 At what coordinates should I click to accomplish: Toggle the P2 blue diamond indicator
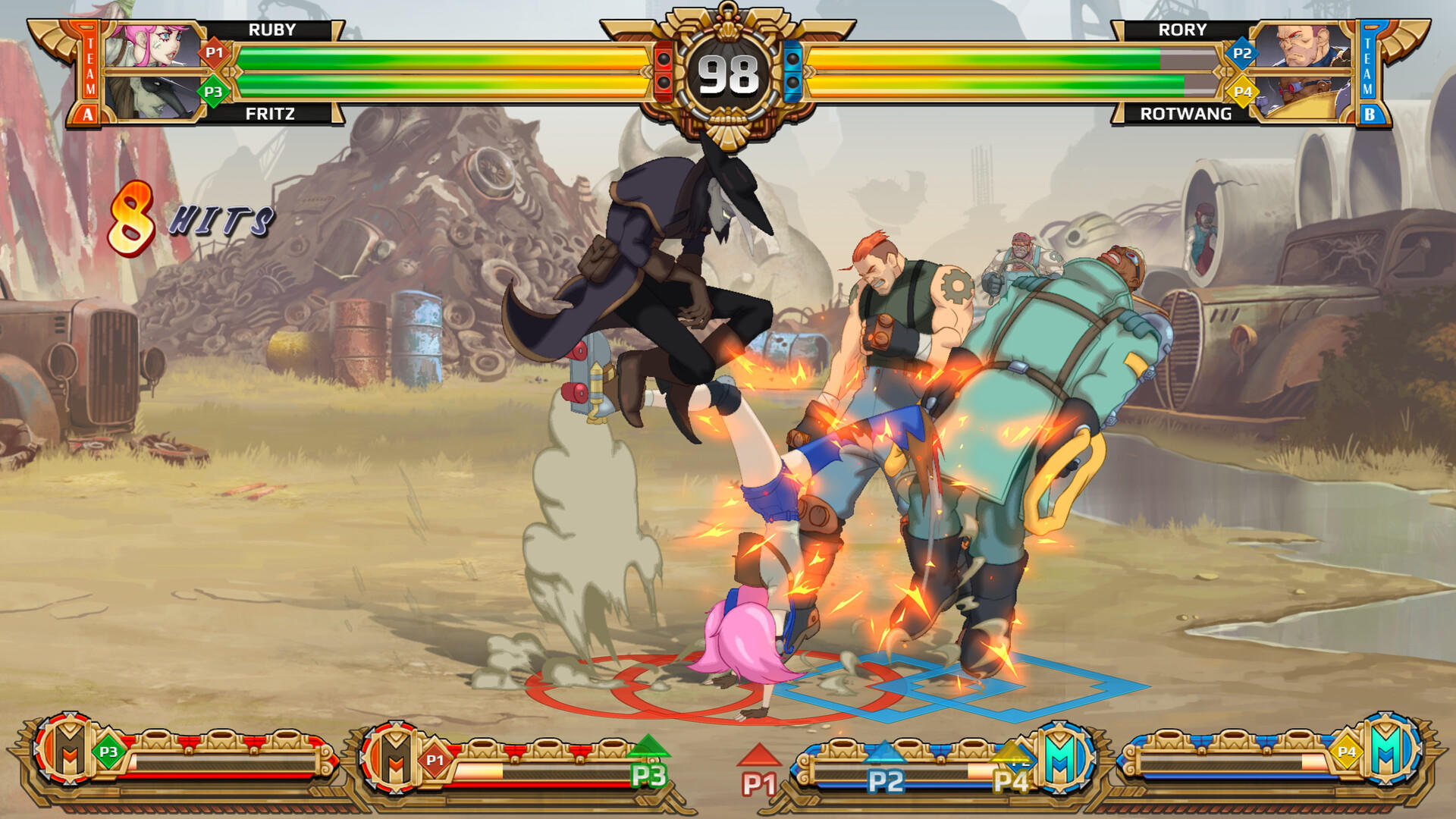click(1241, 52)
